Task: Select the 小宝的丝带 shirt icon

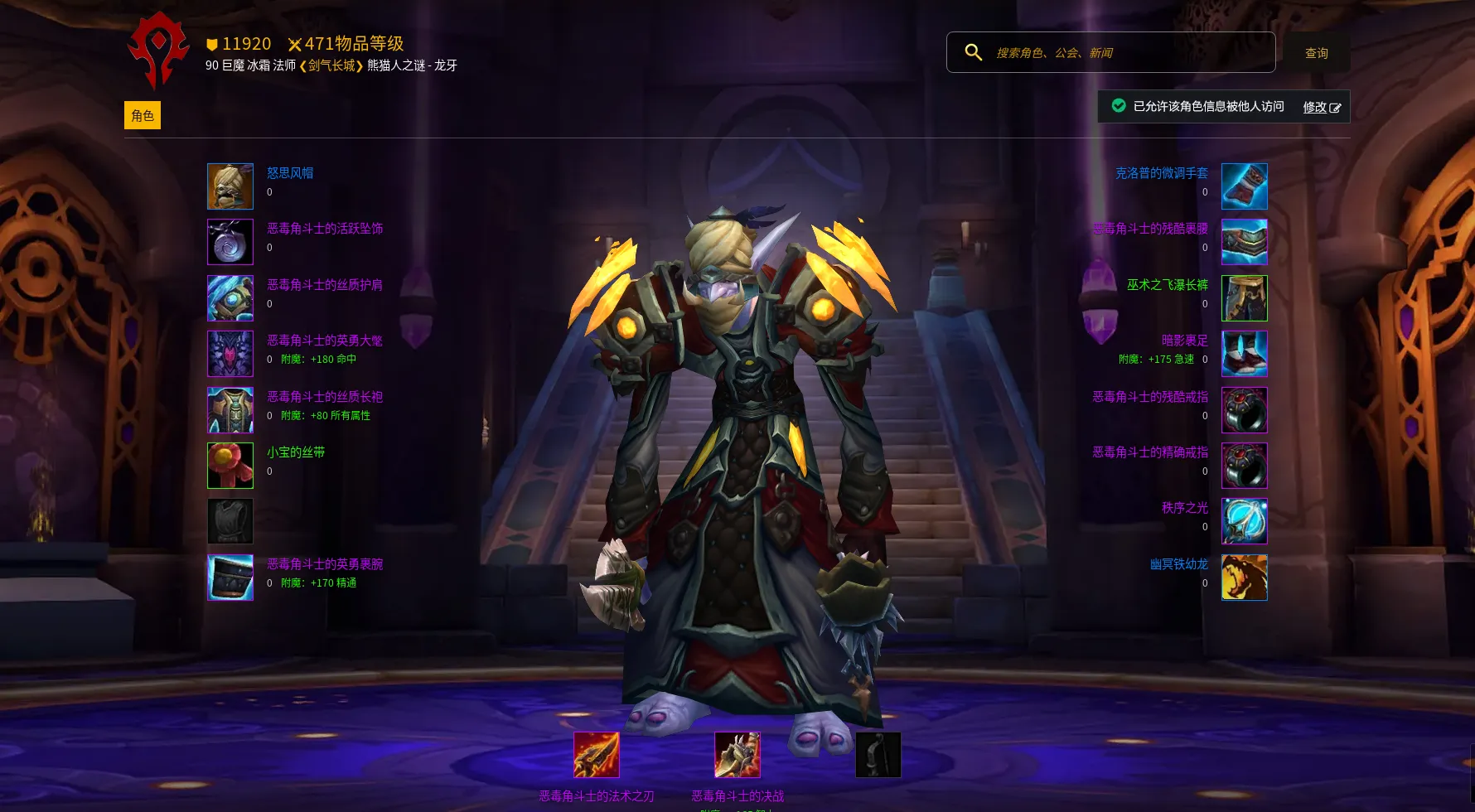Action: [x=230, y=466]
